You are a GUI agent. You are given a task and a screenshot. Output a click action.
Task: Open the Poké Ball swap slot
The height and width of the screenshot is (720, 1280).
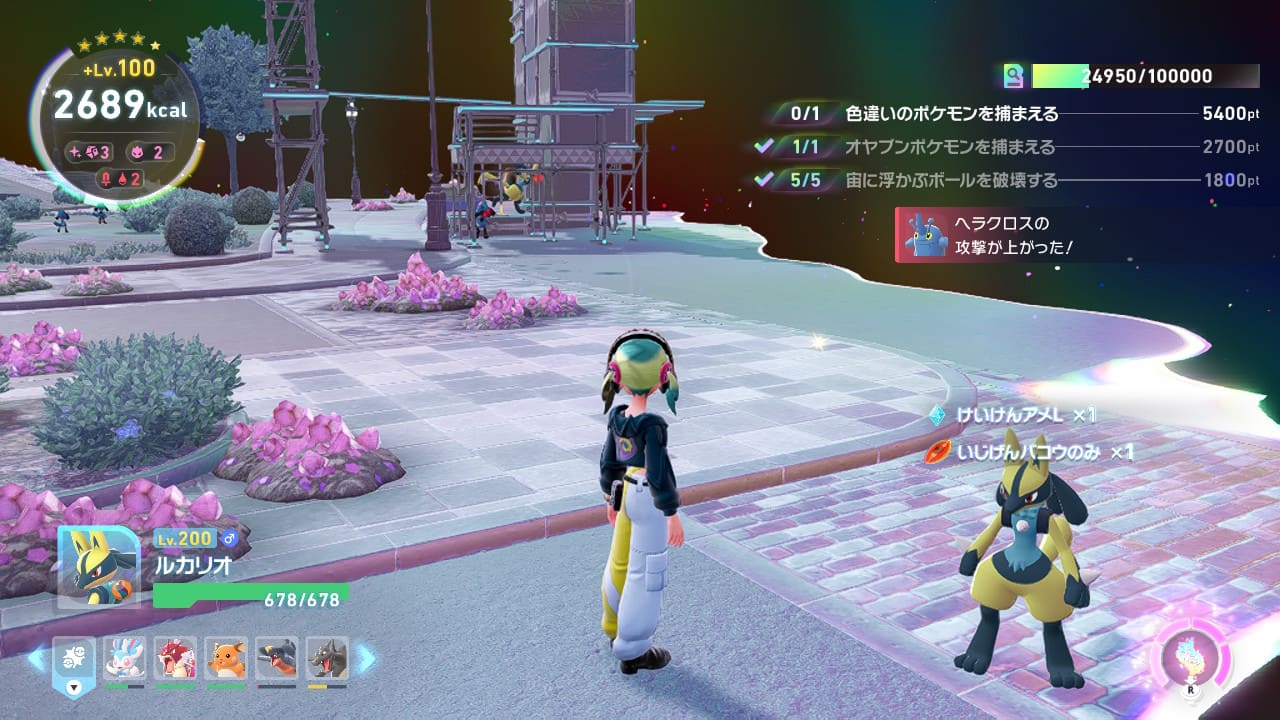74,662
